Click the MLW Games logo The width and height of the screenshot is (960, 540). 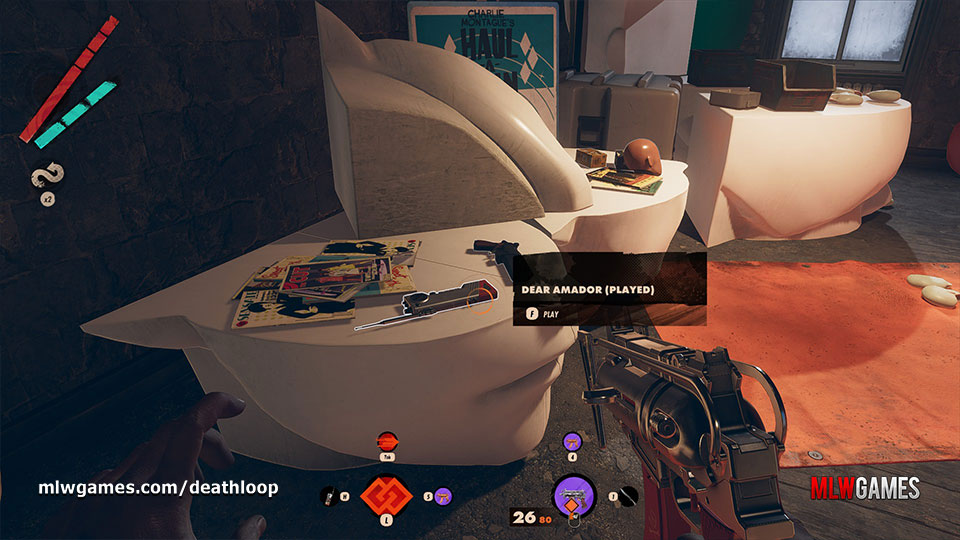864,489
